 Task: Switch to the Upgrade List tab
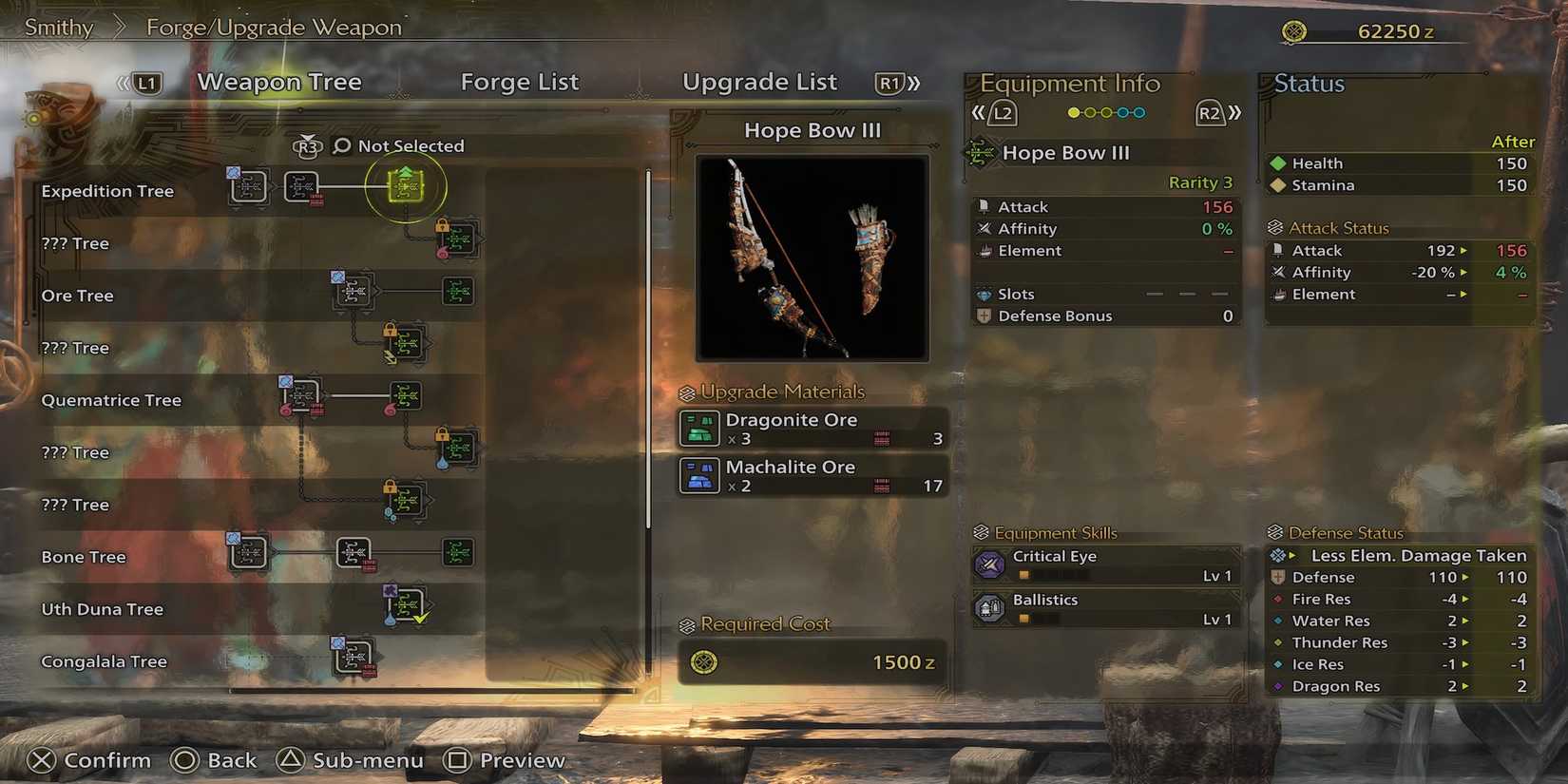[x=759, y=83]
